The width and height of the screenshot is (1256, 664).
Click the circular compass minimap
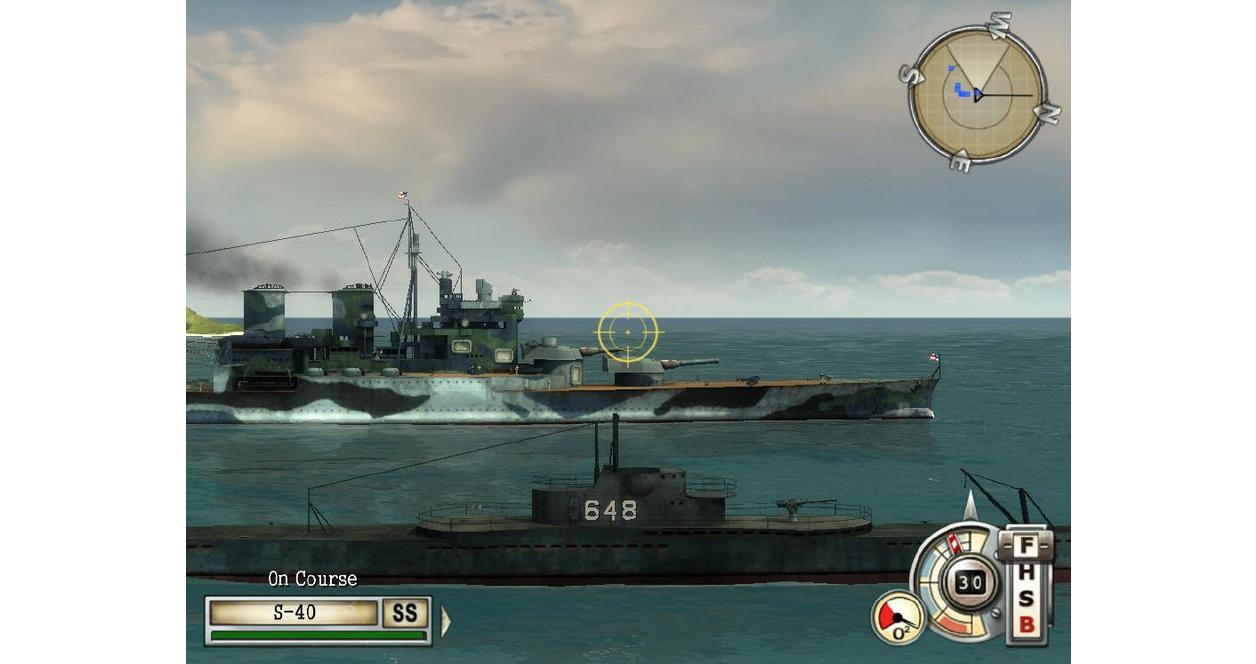[977, 94]
